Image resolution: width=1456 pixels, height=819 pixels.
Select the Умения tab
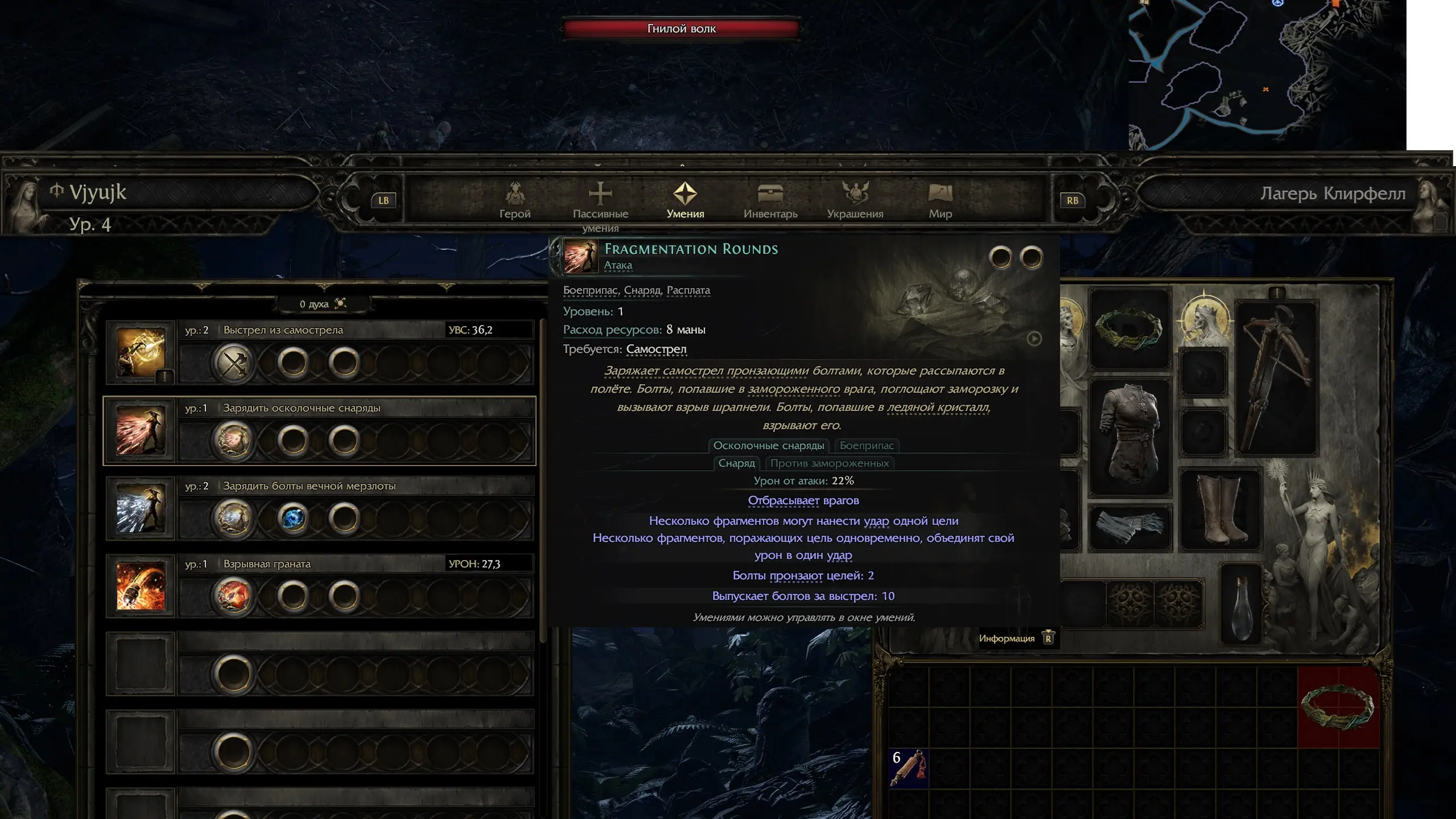tap(685, 200)
